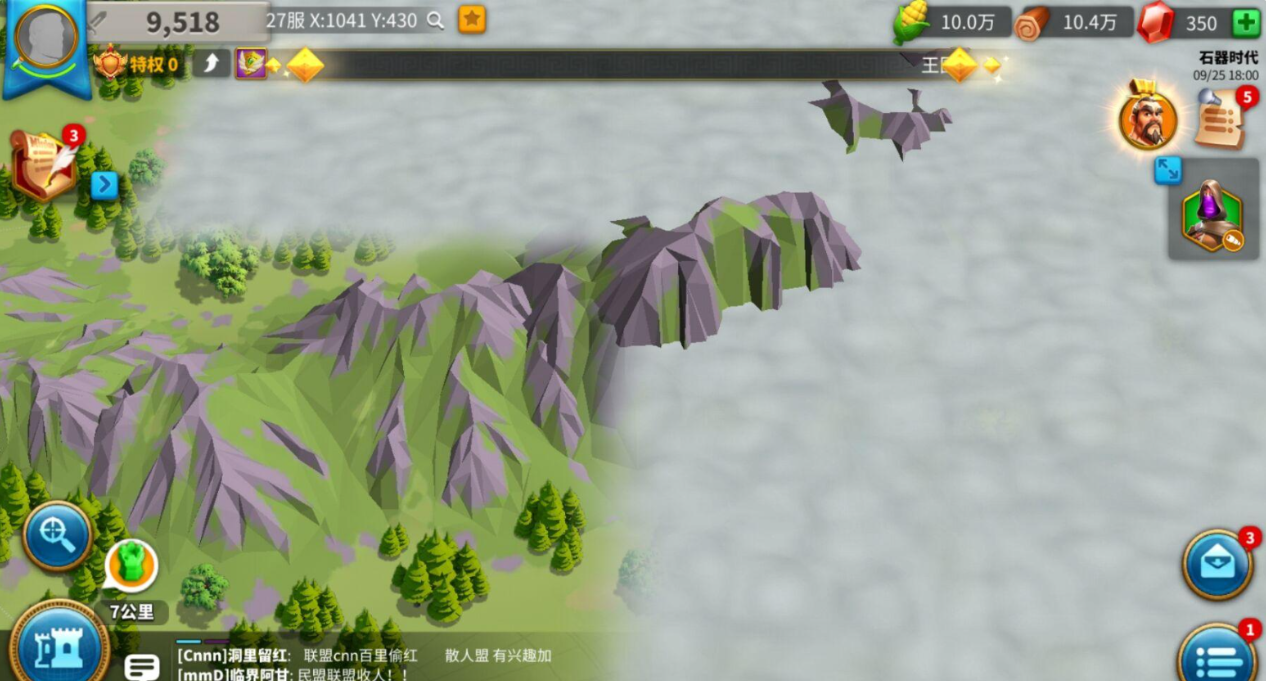Open the 石器时代 event timer
Image resolution: width=1266 pixels, height=681 pixels.
(1227, 66)
